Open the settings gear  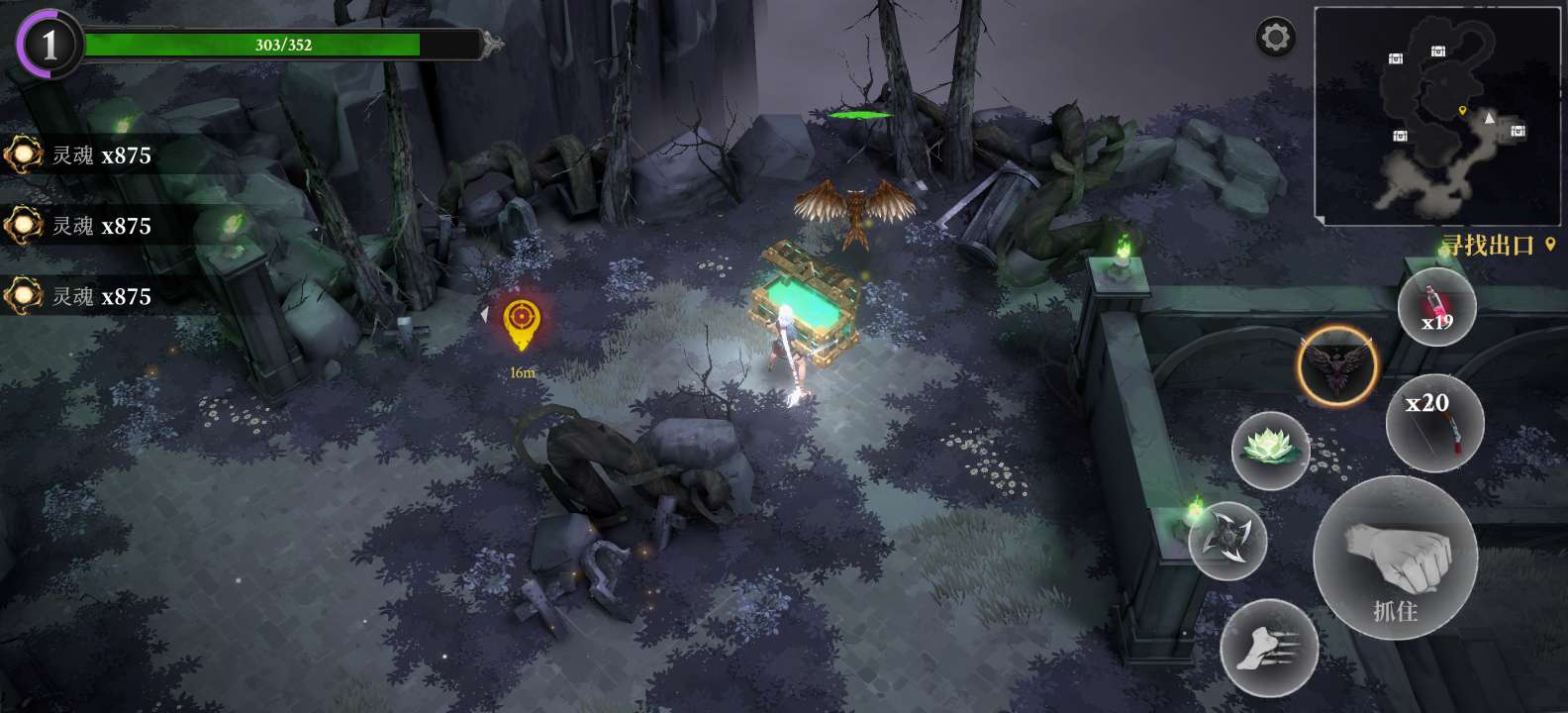click(1275, 37)
